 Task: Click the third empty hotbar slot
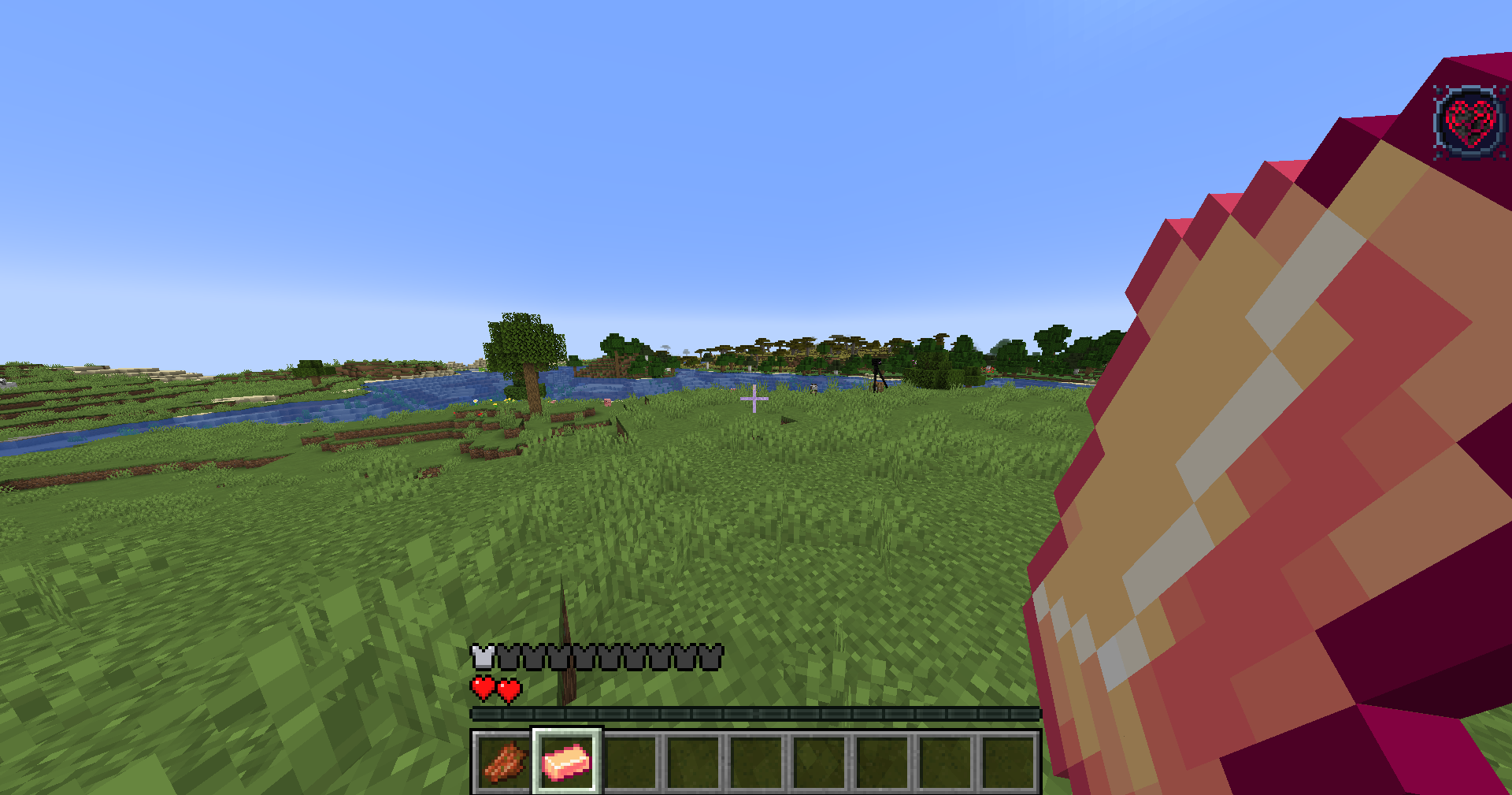[631, 761]
